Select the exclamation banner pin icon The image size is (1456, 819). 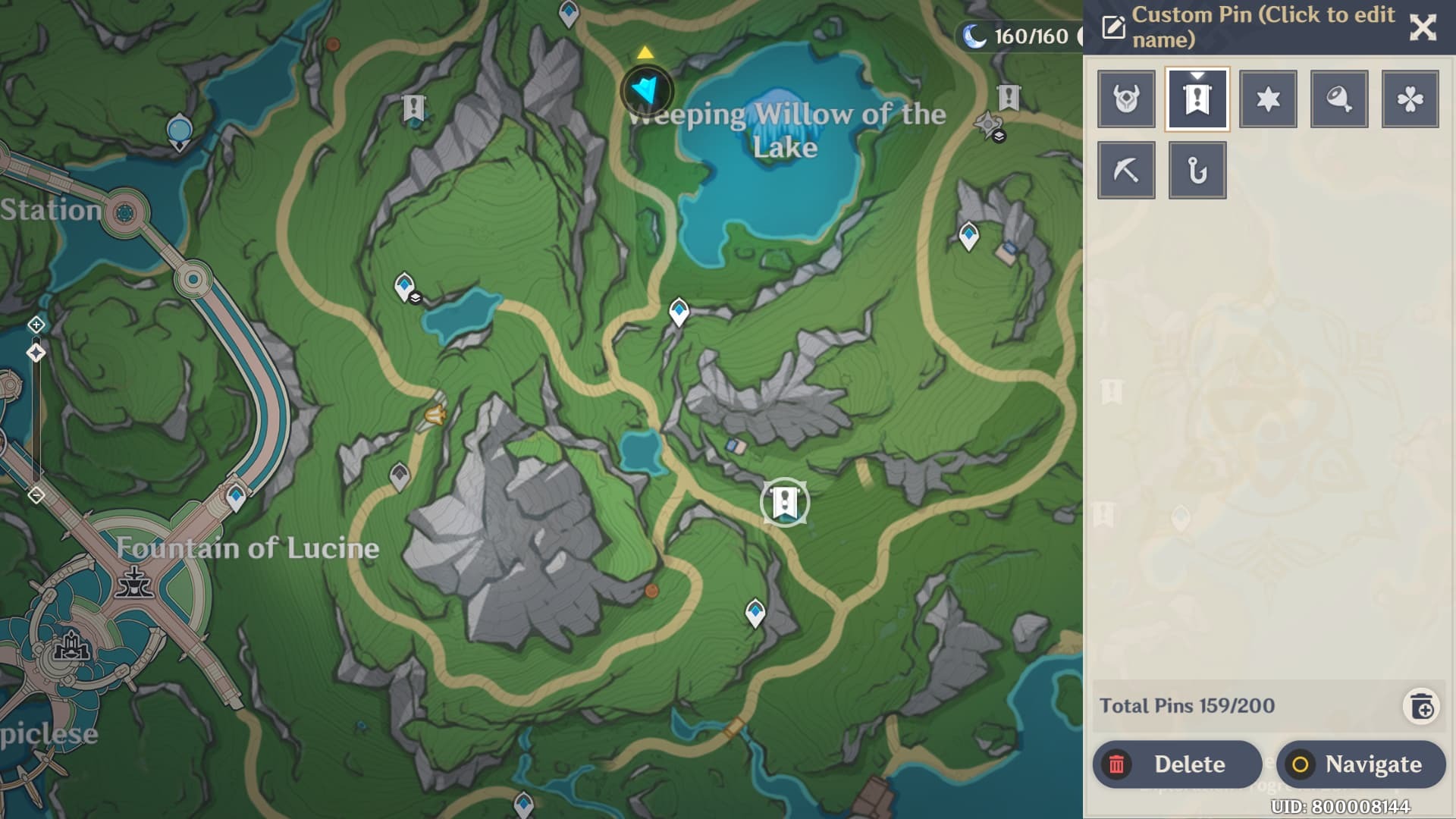click(x=1197, y=99)
